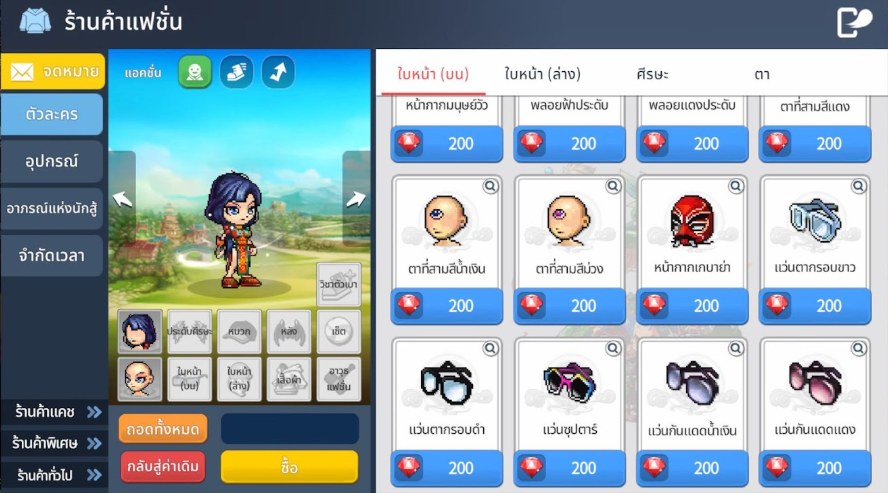Reset outfit with กลับสู่ค่าเดิม
The height and width of the screenshot is (493, 888).
coord(163,467)
